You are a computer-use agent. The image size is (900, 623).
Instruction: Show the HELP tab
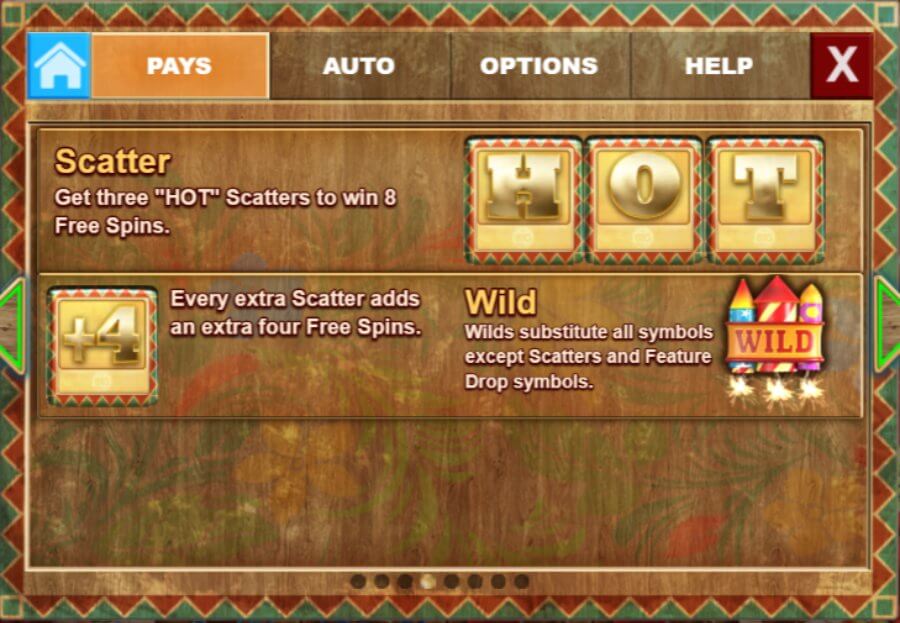pyautogui.click(x=719, y=66)
